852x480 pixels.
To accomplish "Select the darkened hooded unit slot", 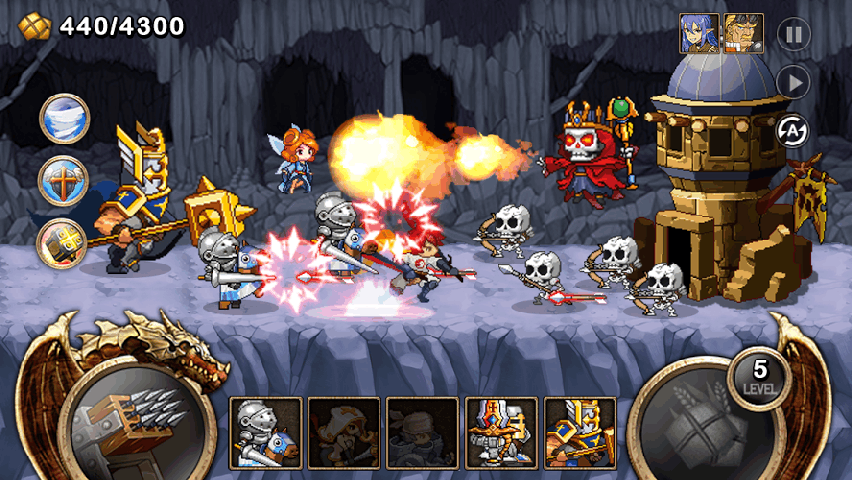I will 423,433.
